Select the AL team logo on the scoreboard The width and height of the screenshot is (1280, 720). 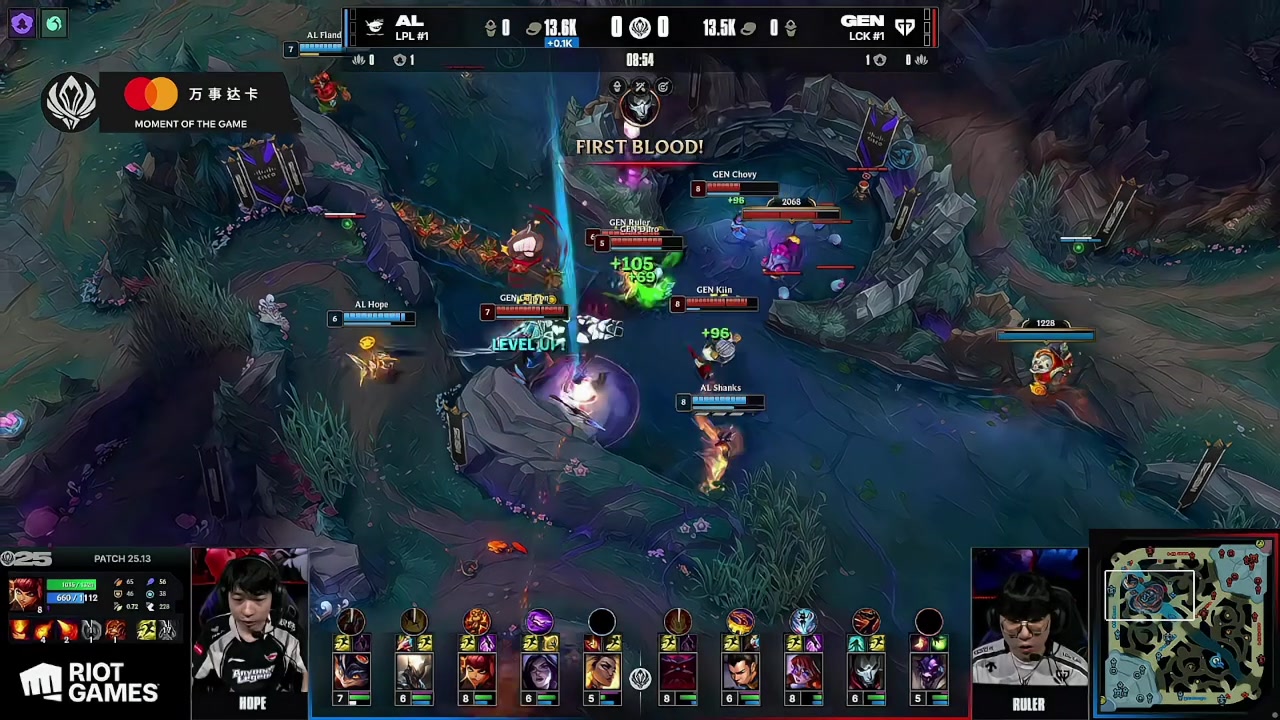pyautogui.click(x=375, y=27)
